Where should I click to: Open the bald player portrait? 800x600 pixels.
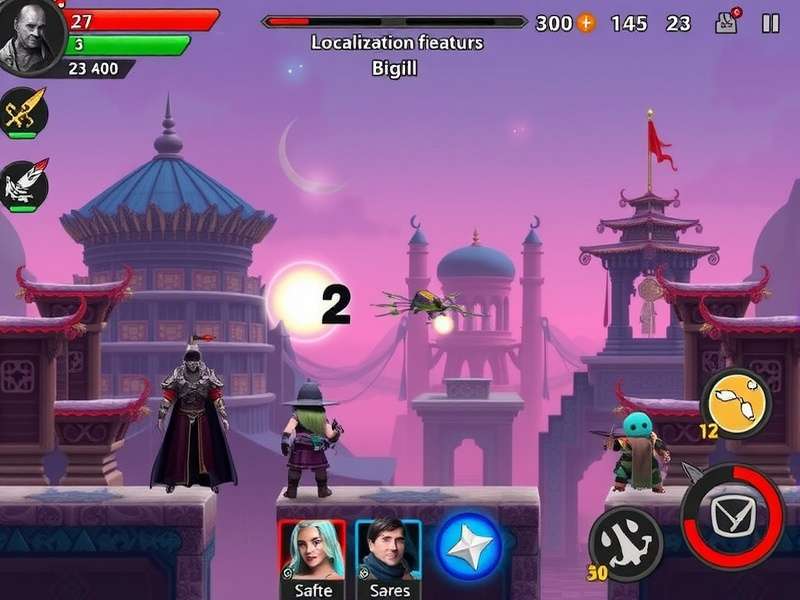[30, 38]
